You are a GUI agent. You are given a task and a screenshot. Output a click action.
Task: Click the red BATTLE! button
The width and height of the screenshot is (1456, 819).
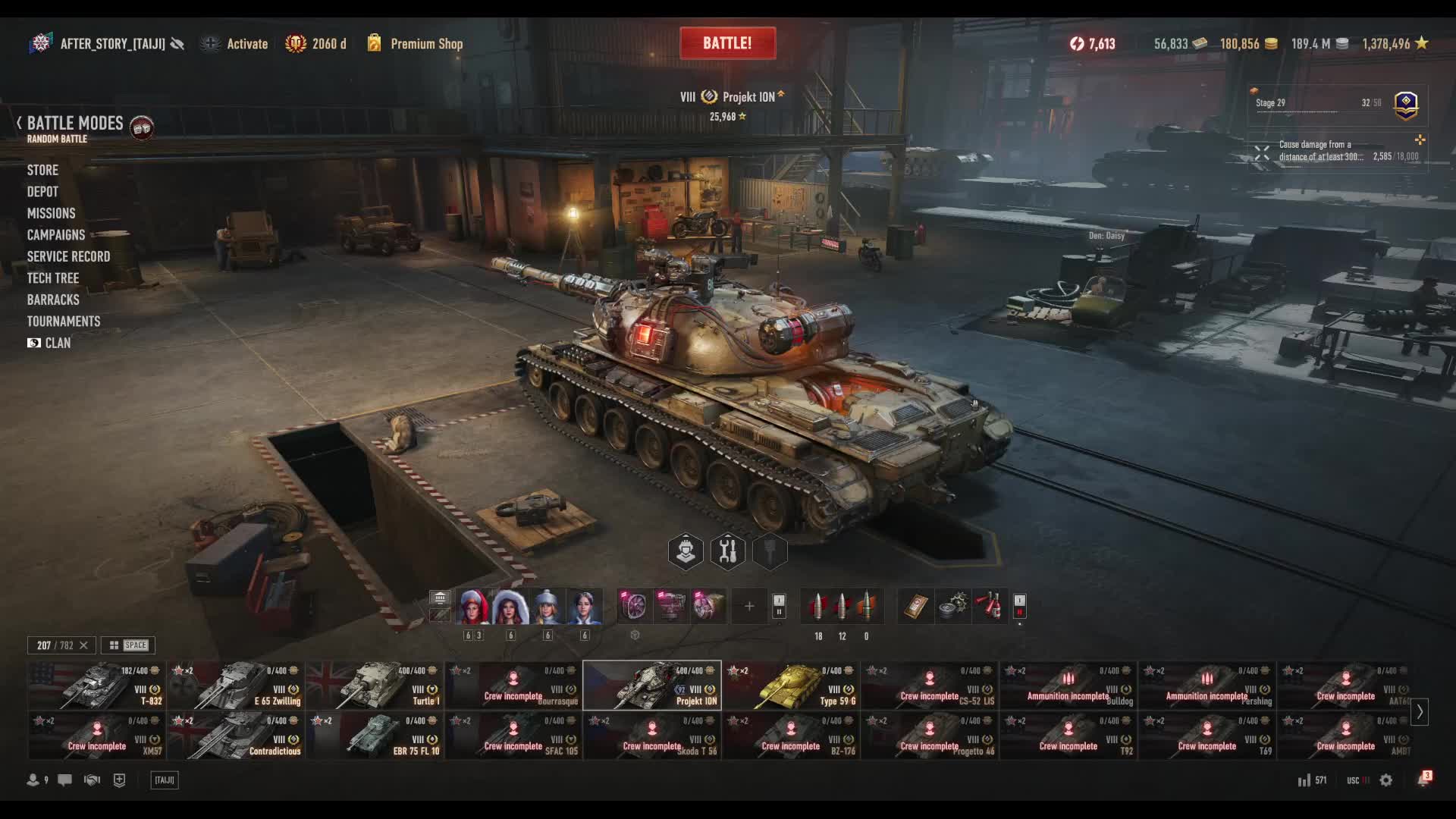(x=727, y=43)
